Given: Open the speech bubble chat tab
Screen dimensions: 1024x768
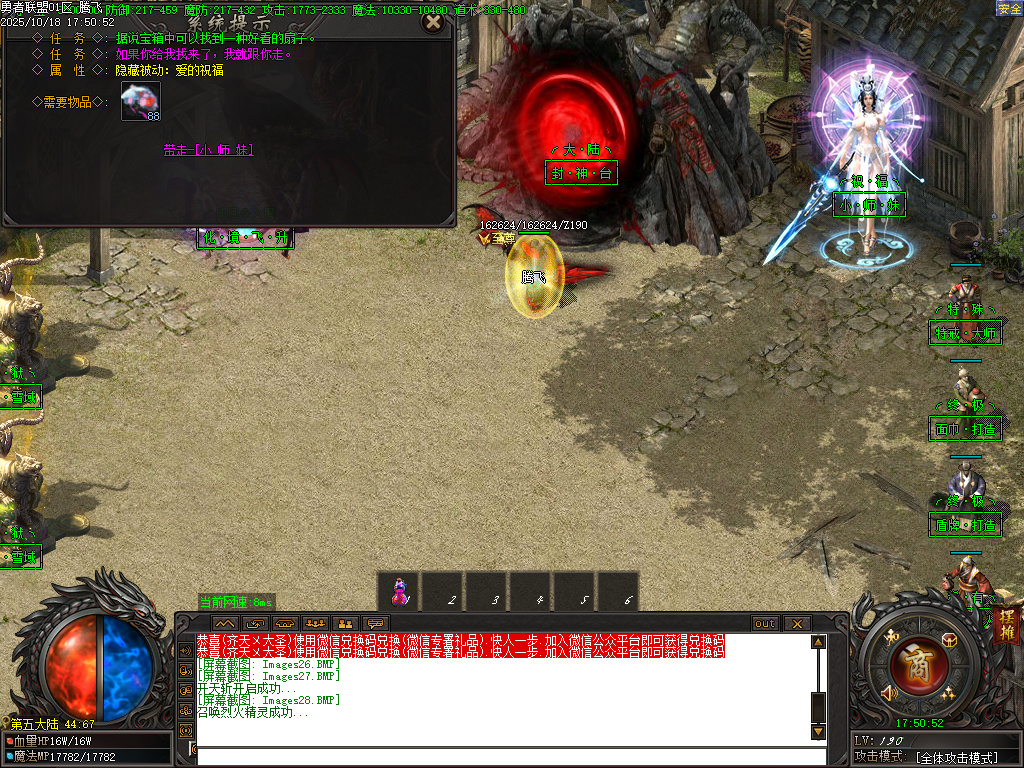Looking at the screenshot, I should point(376,623).
